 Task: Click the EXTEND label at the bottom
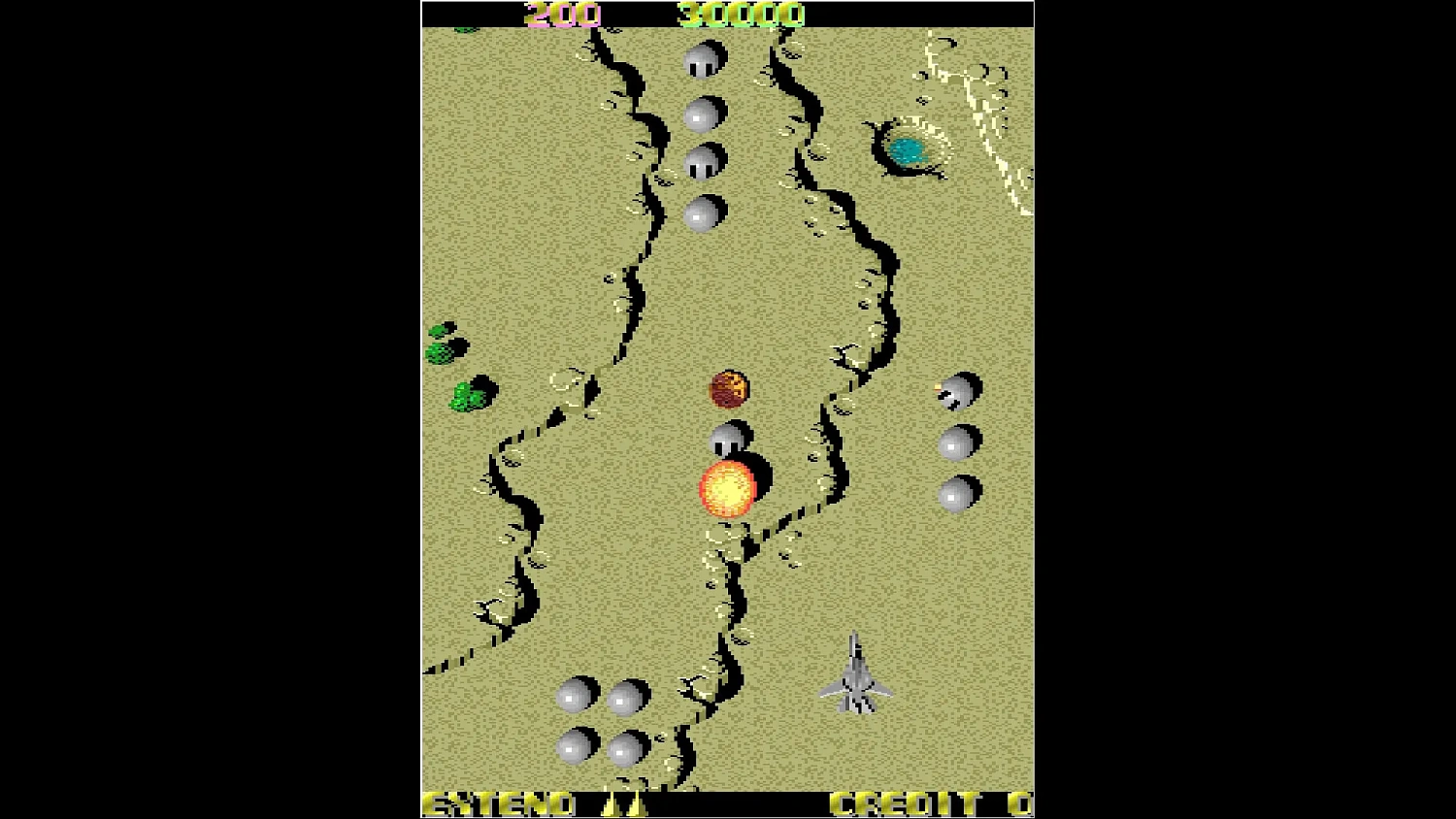(x=500, y=803)
